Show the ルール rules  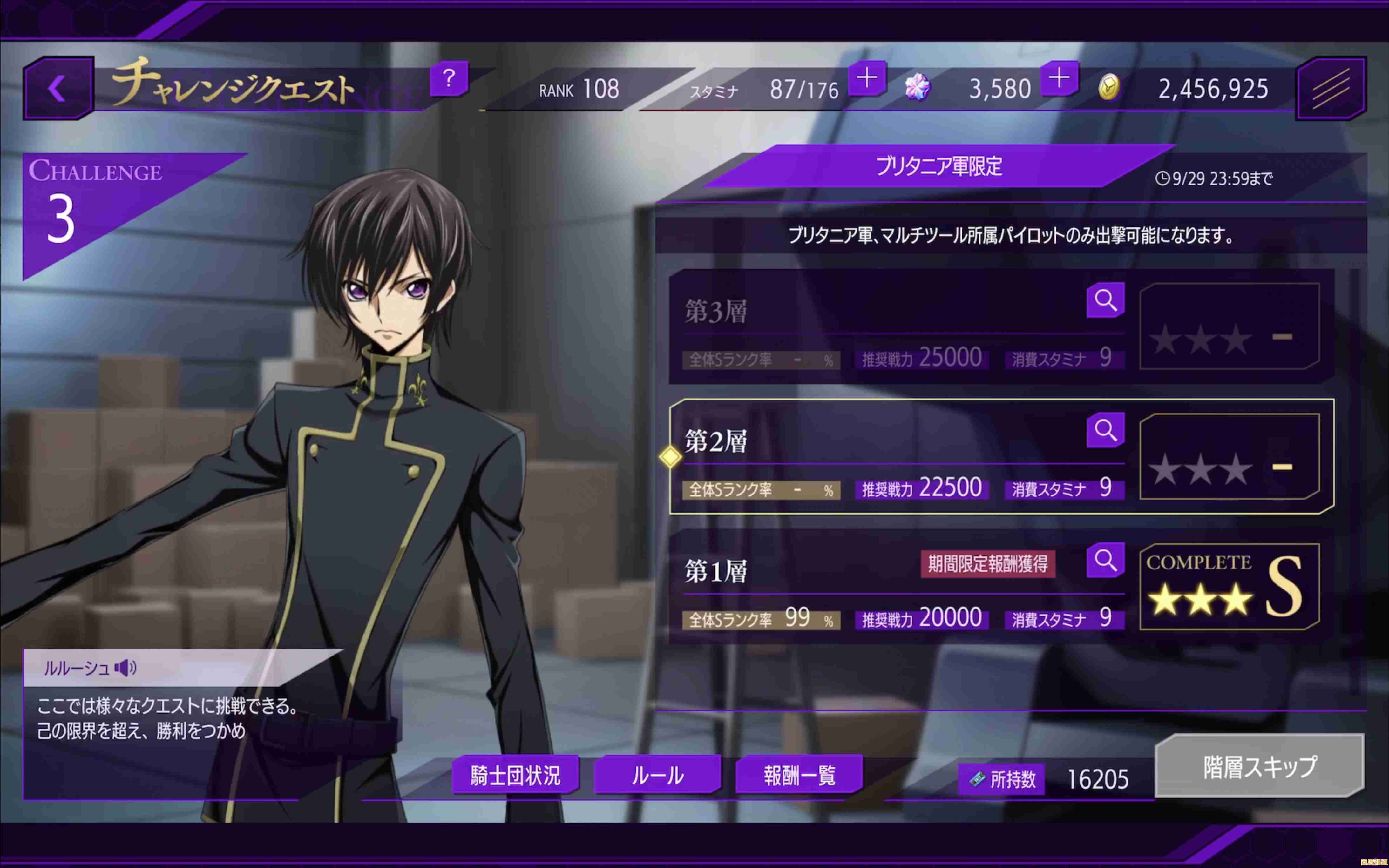[657, 775]
